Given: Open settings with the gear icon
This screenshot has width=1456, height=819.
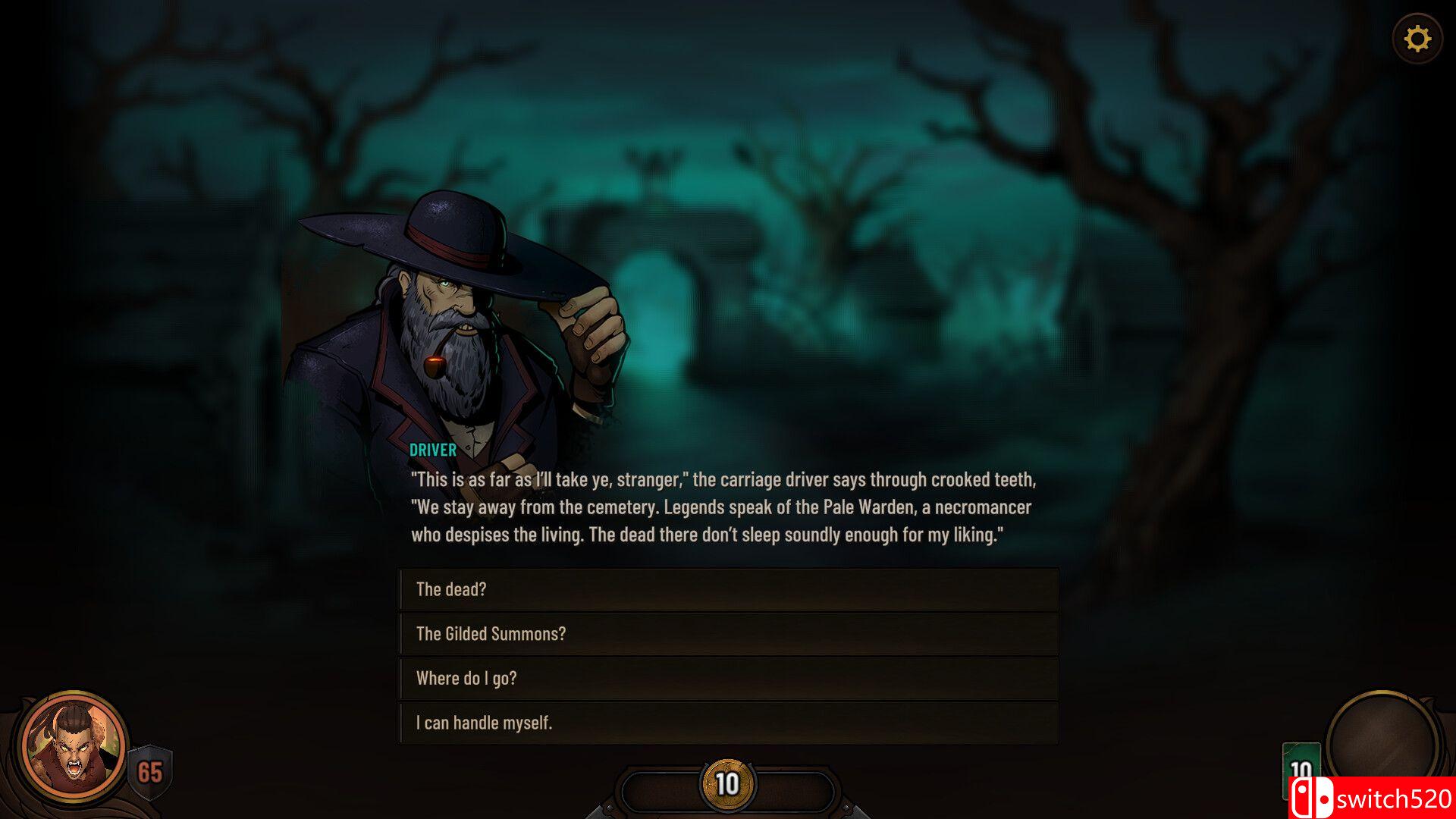Looking at the screenshot, I should [1417, 39].
